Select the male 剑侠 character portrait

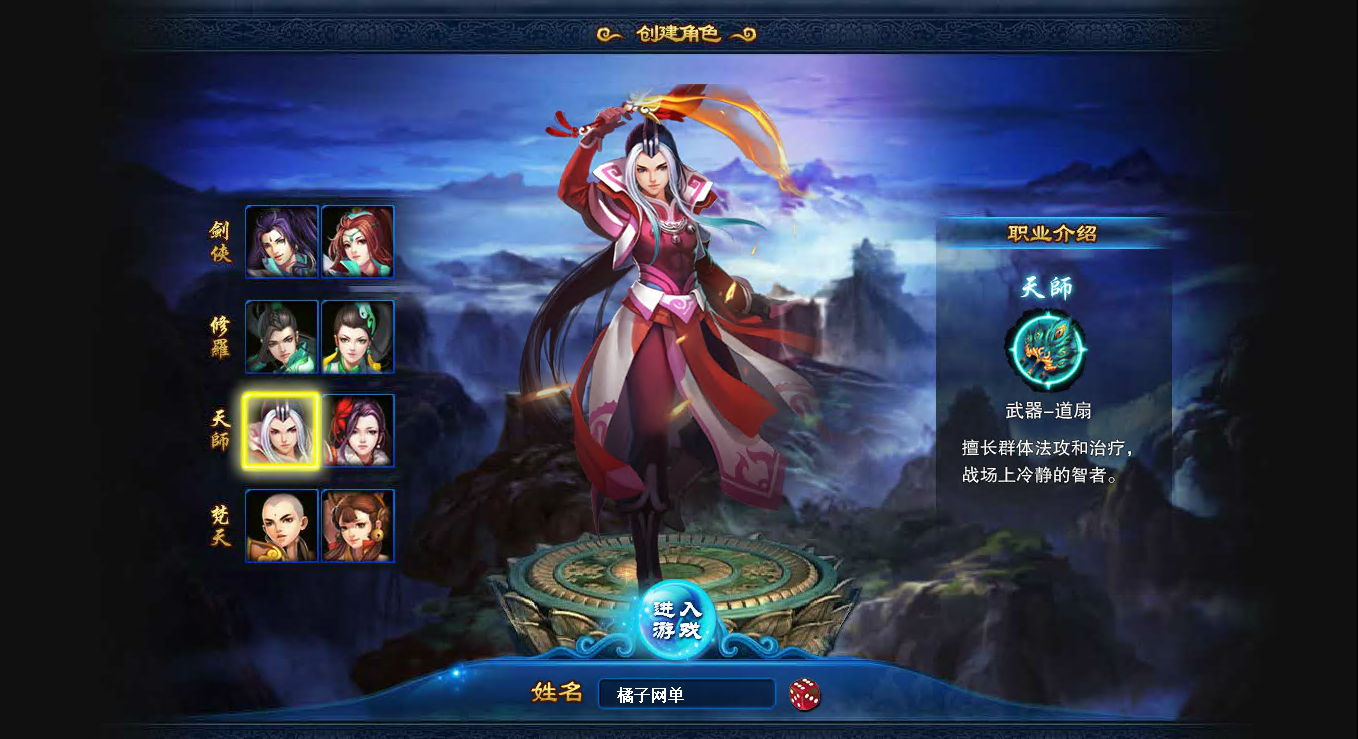click(x=281, y=241)
